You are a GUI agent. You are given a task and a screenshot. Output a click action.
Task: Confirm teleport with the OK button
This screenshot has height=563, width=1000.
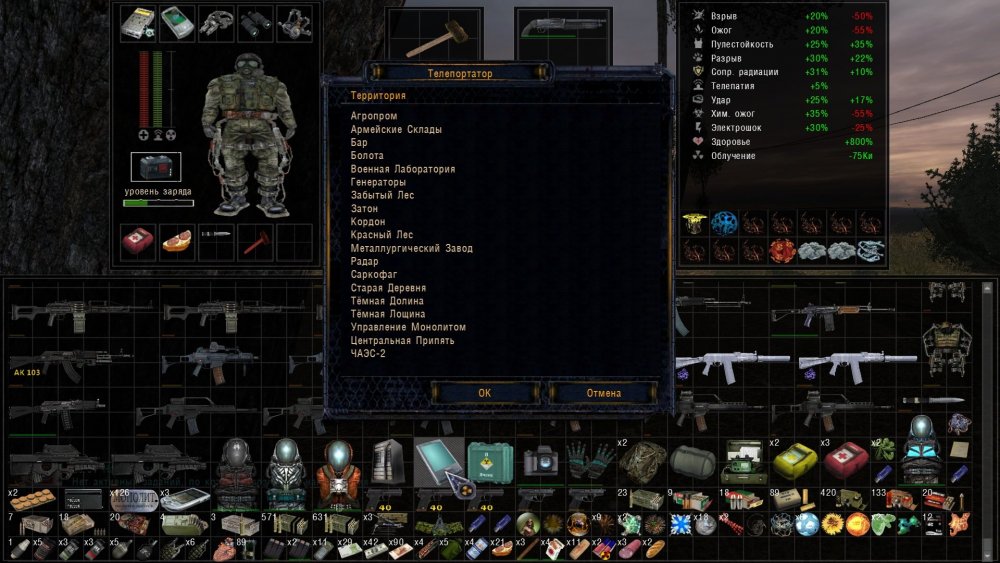point(485,393)
